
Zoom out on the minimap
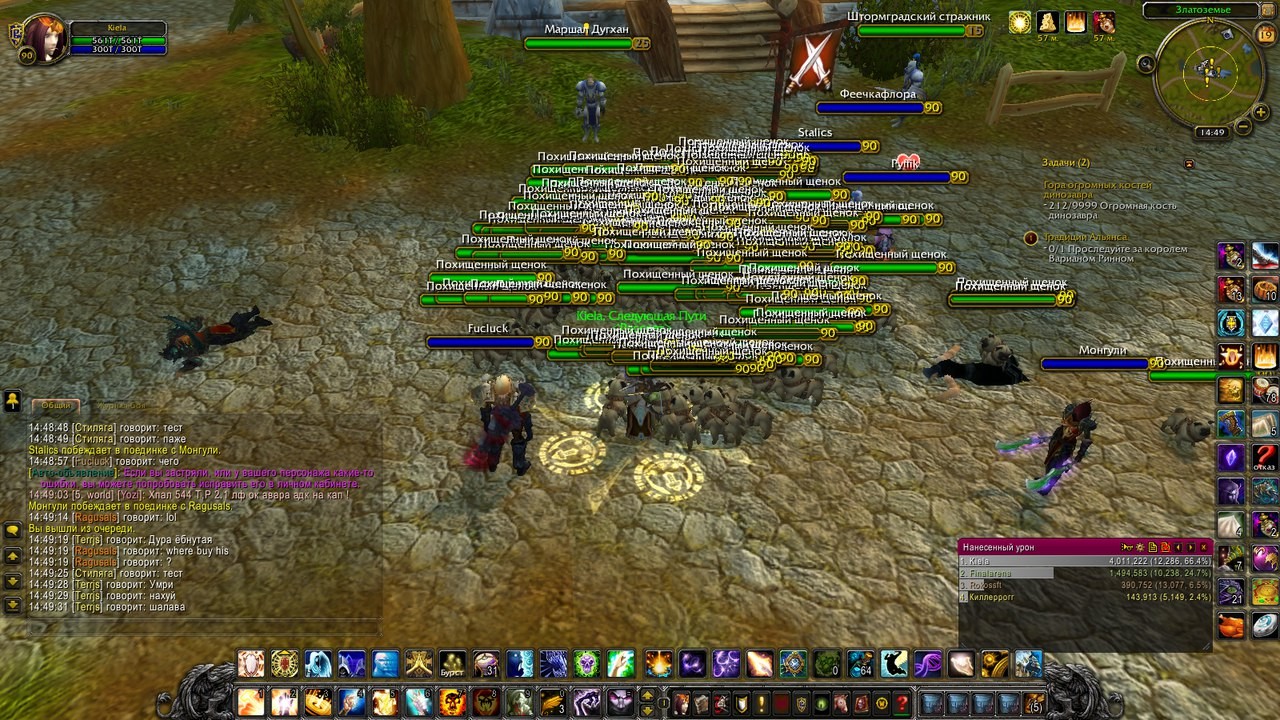click(x=1243, y=127)
